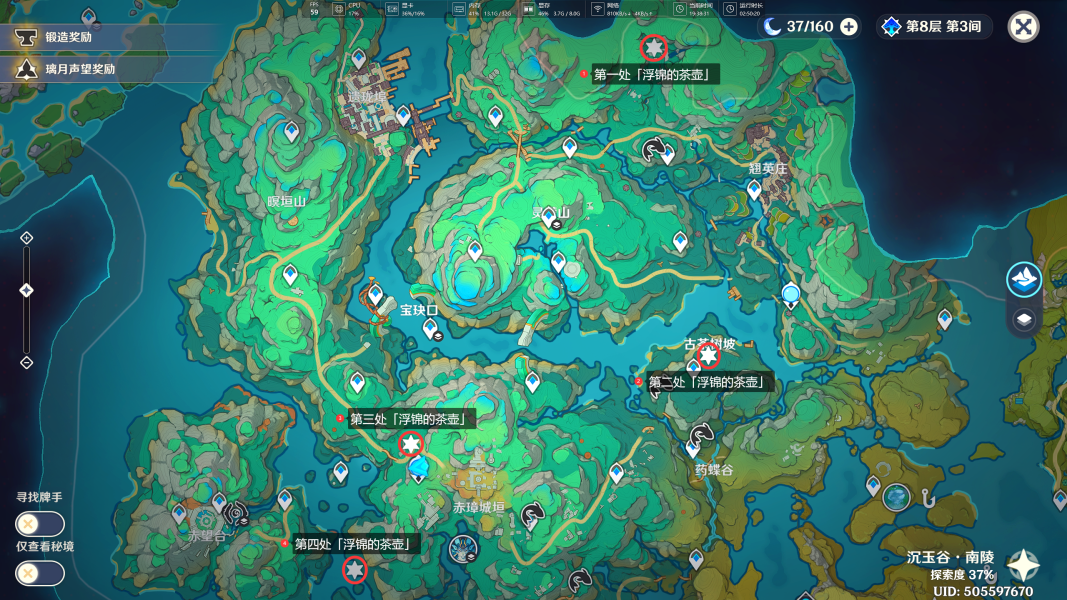Select the fishing hook map marker
The height and width of the screenshot is (600, 1067).
click(x=927, y=495)
